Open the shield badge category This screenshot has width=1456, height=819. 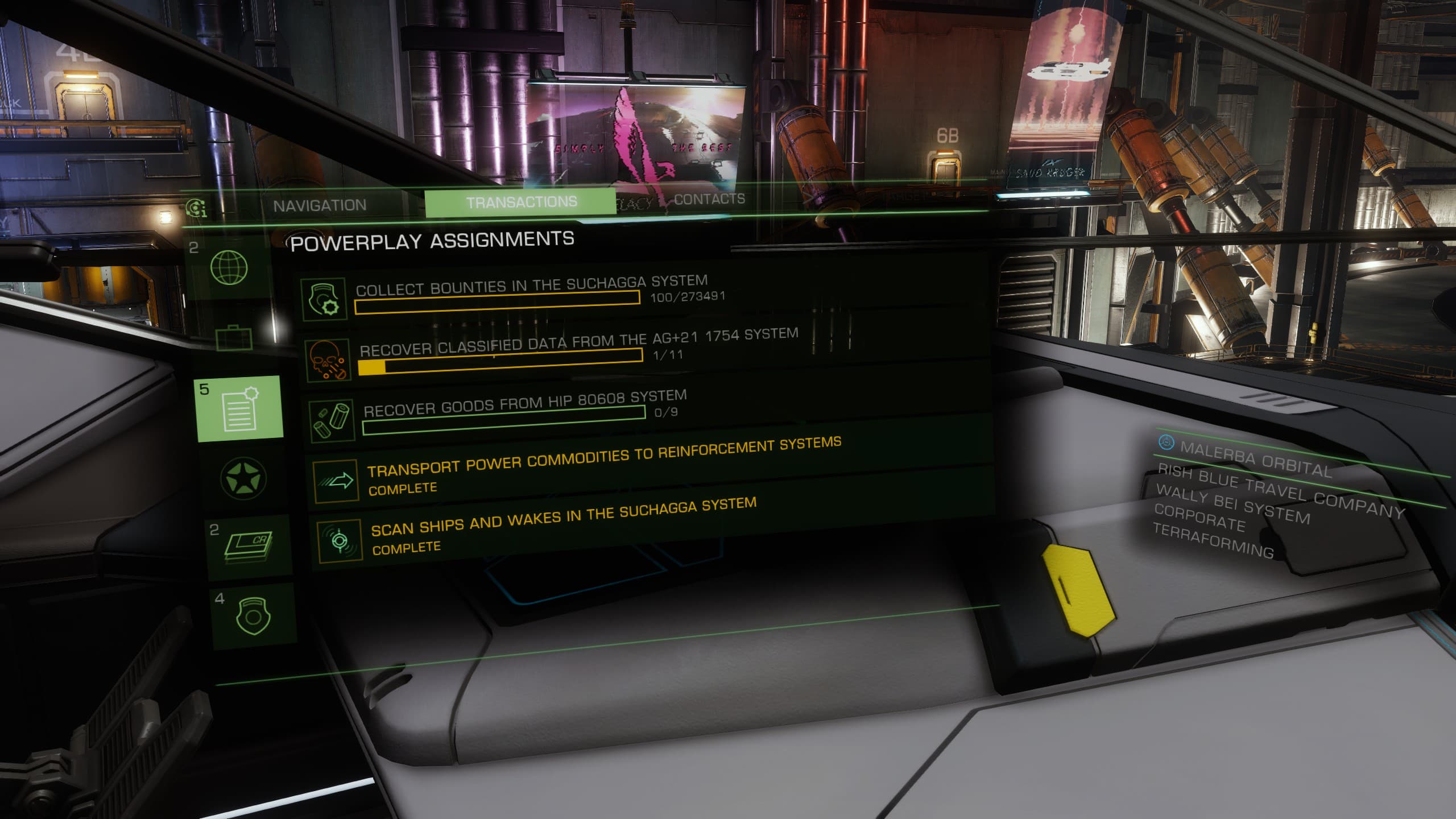pyautogui.click(x=254, y=615)
